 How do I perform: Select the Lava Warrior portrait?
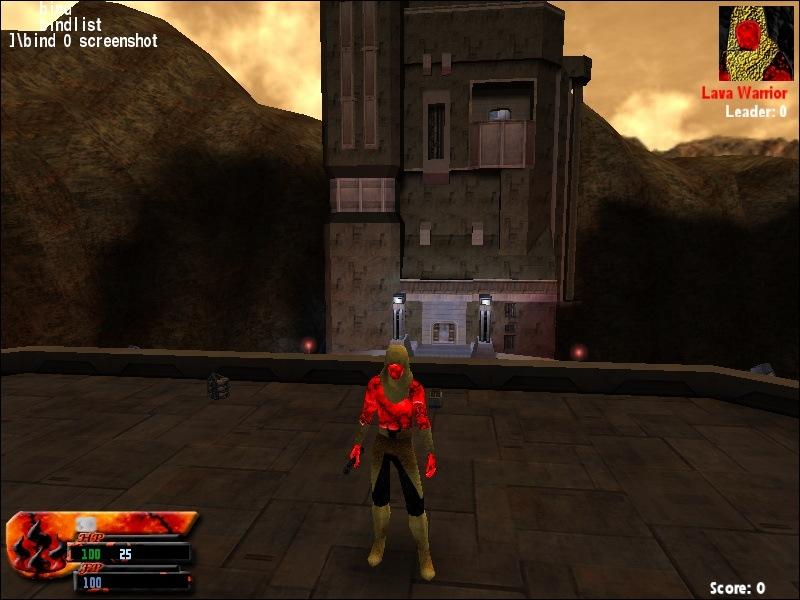pyautogui.click(x=757, y=44)
